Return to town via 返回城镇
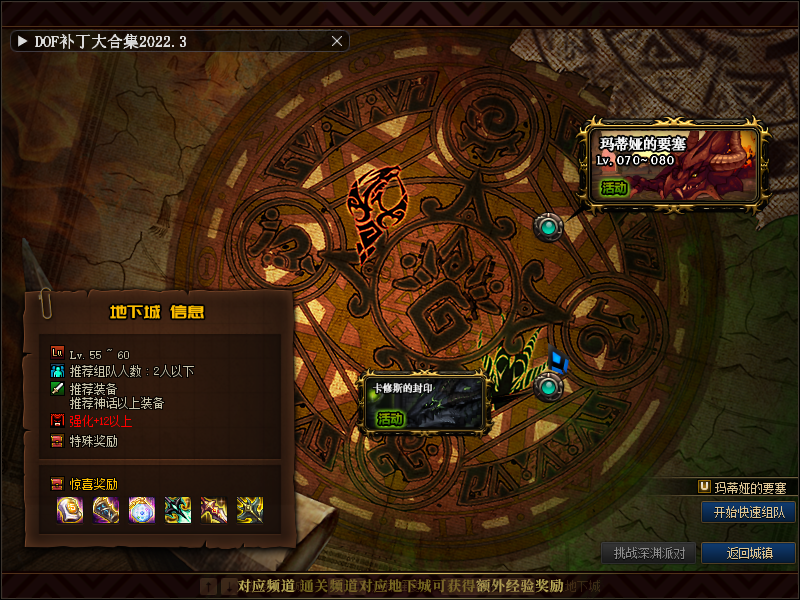The width and height of the screenshot is (800, 600). tap(748, 553)
